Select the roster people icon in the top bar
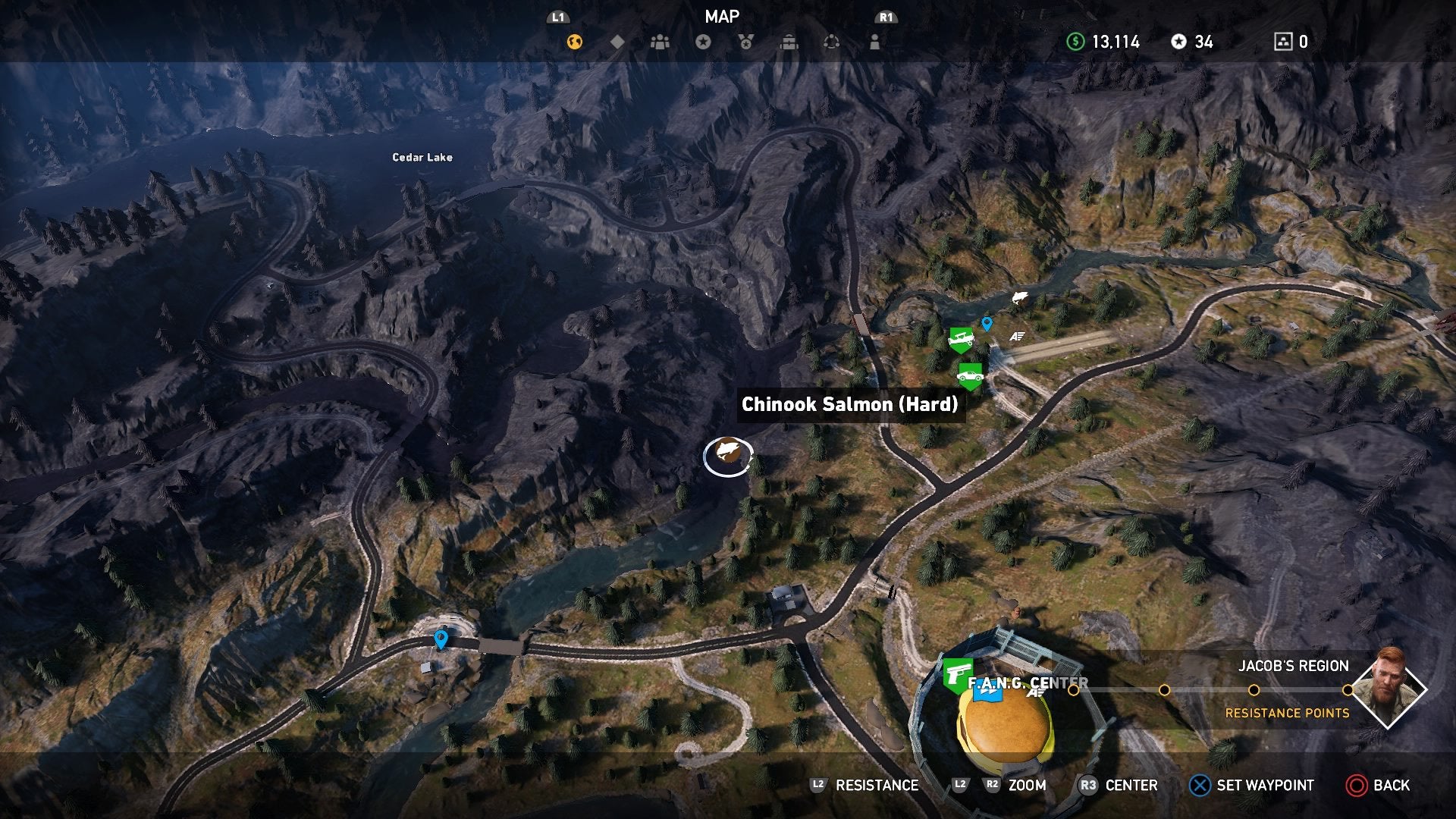The height and width of the screenshot is (819, 1456). 659,43
